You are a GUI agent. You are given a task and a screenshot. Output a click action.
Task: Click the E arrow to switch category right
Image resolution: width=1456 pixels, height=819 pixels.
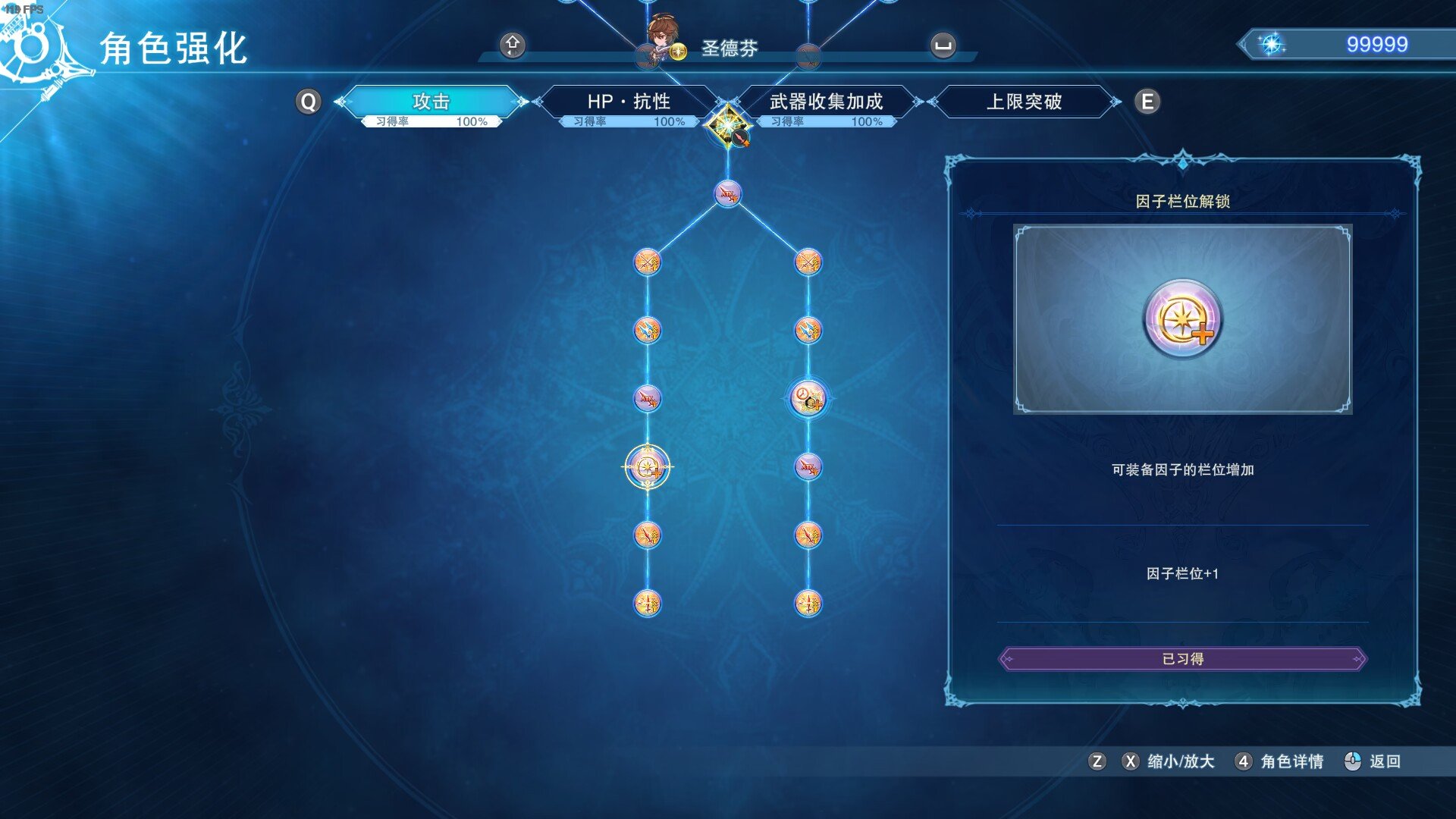pyautogui.click(x=1147, y=100)
